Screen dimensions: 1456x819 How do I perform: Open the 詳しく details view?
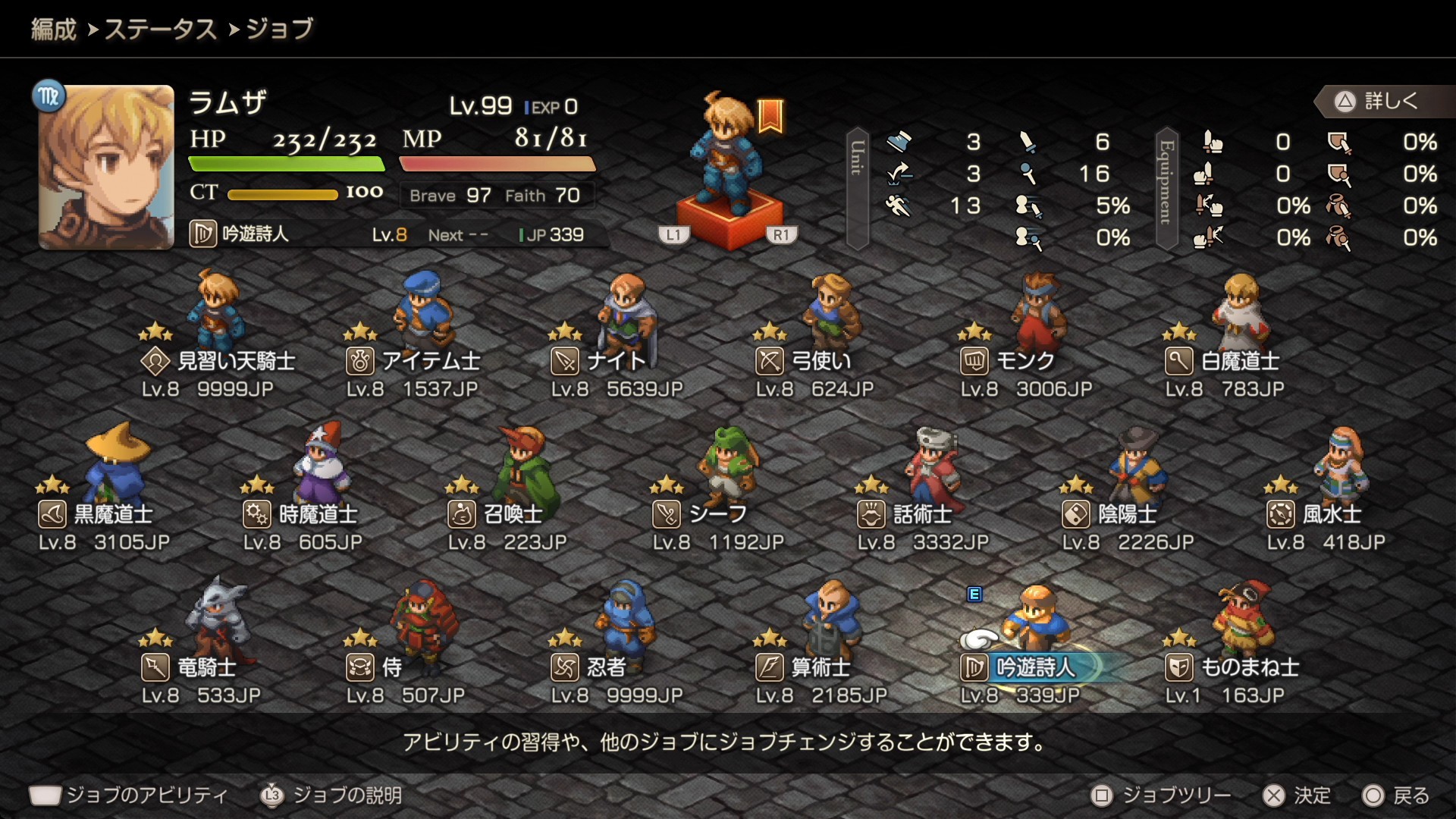point(1380,101)
